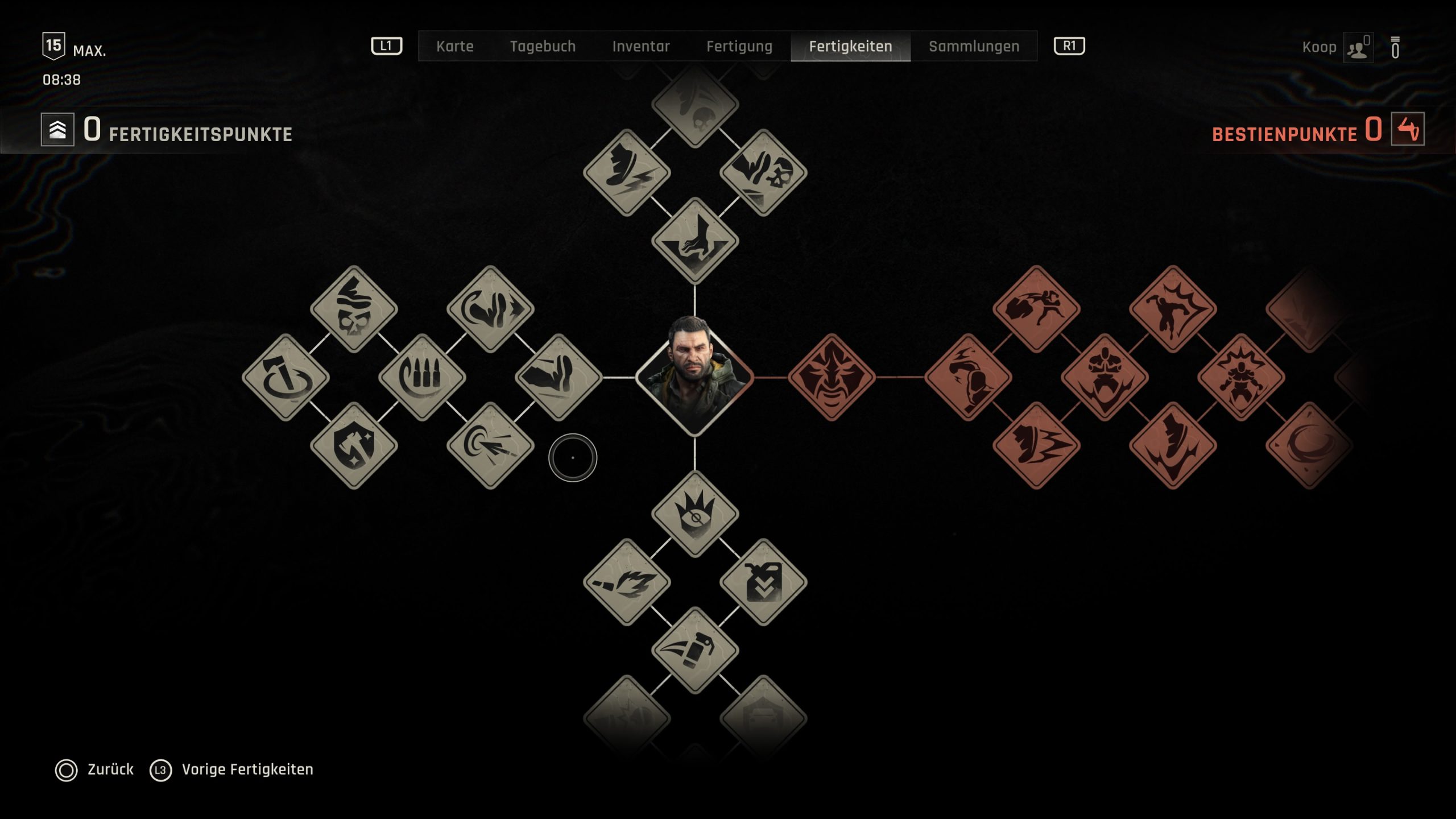Open the Koop players icon
1456x819 pixels.
1358,48
